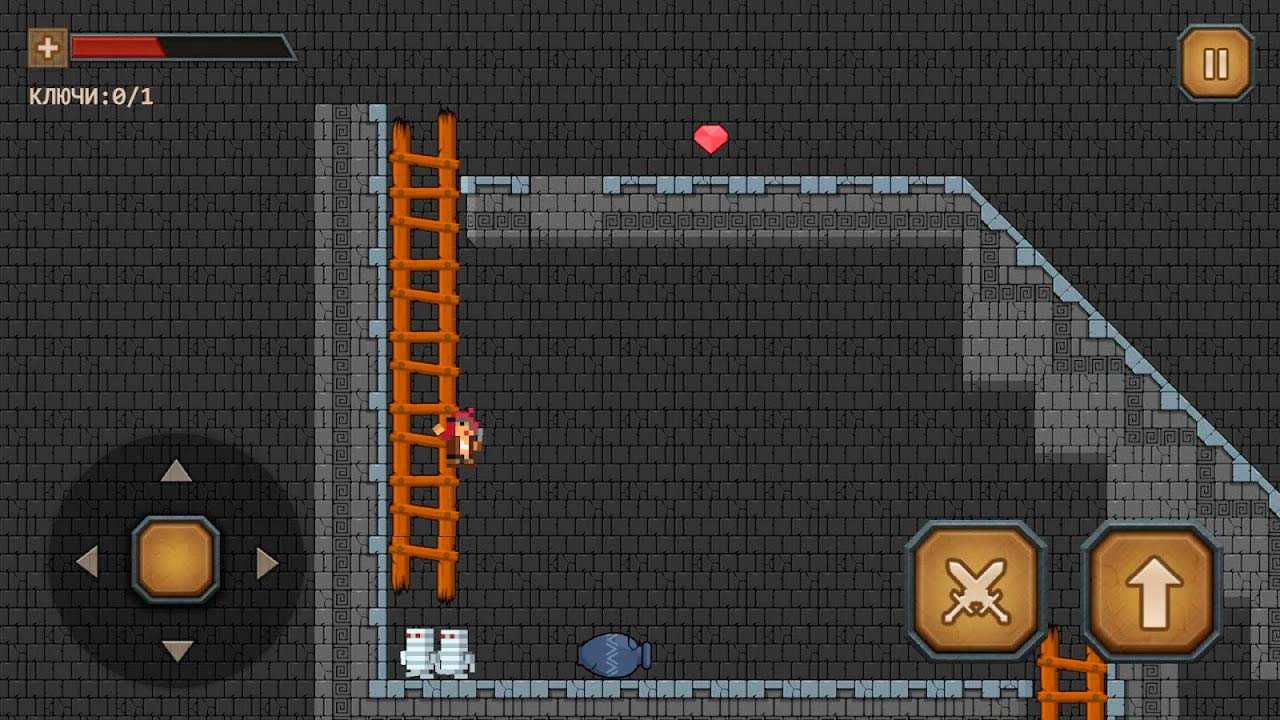Tap the d-pad center octagon knob
Screen dimensions: 1280x720
(176, 560)
